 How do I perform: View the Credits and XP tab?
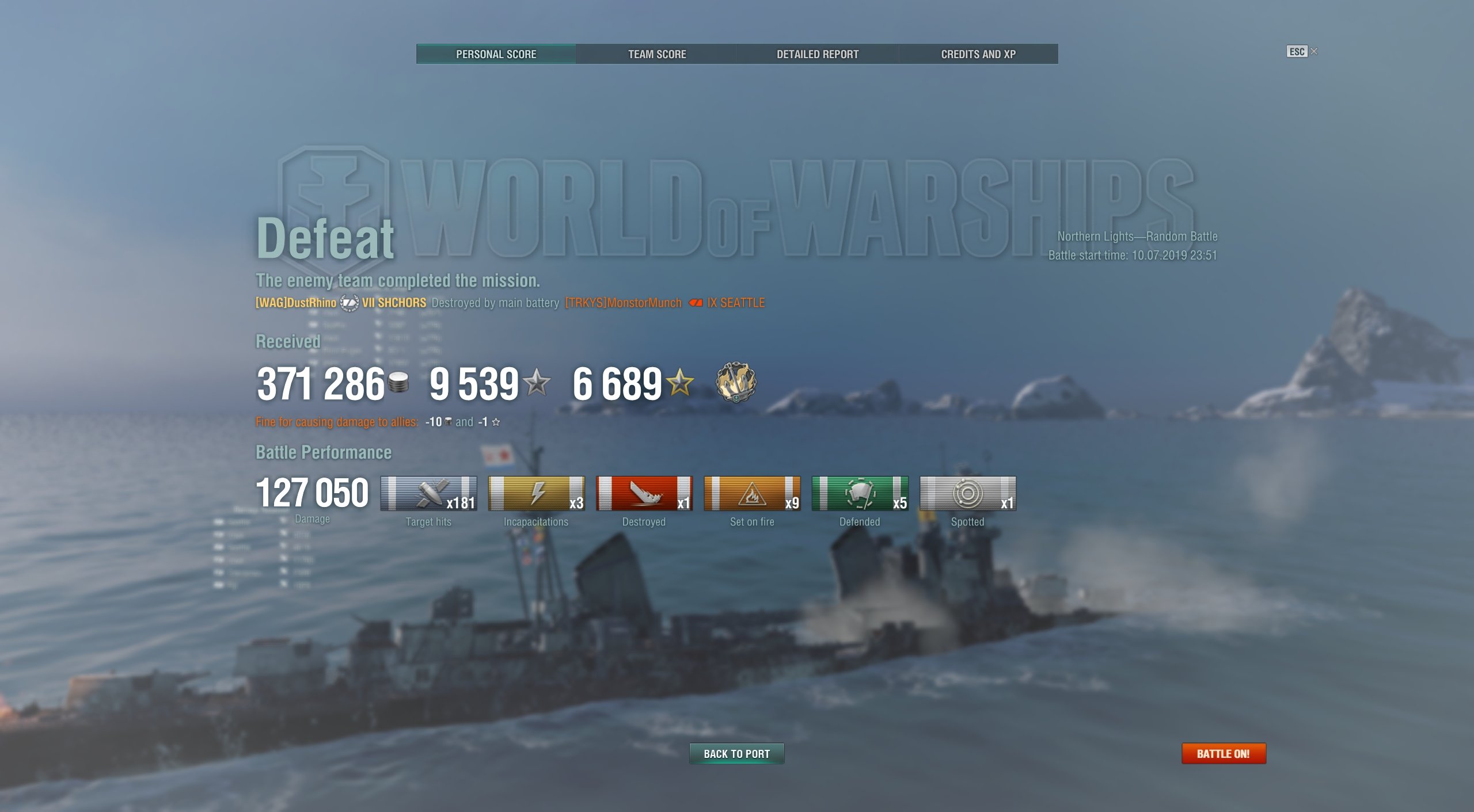coord(978,54)
